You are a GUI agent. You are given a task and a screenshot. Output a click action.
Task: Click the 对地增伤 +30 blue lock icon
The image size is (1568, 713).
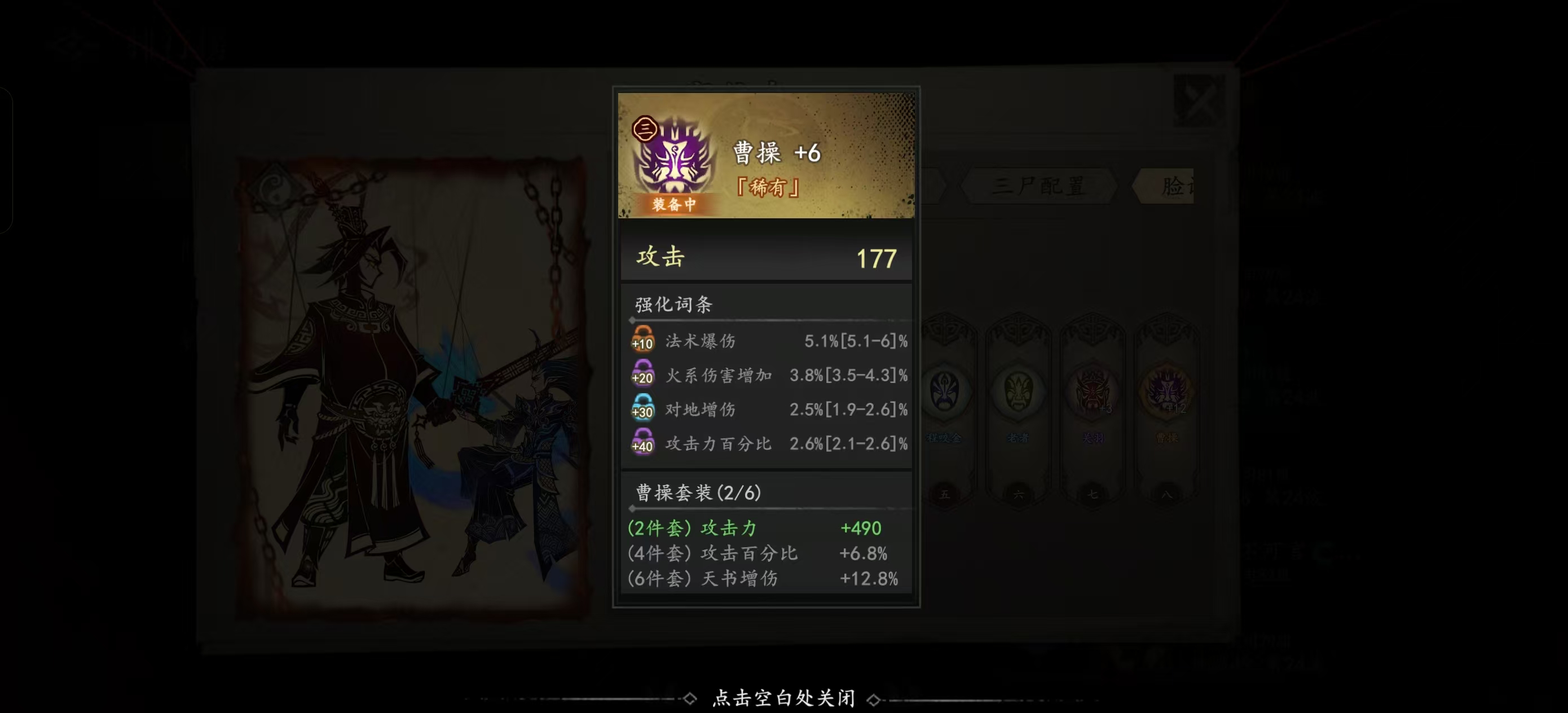[x=643, y=410]
